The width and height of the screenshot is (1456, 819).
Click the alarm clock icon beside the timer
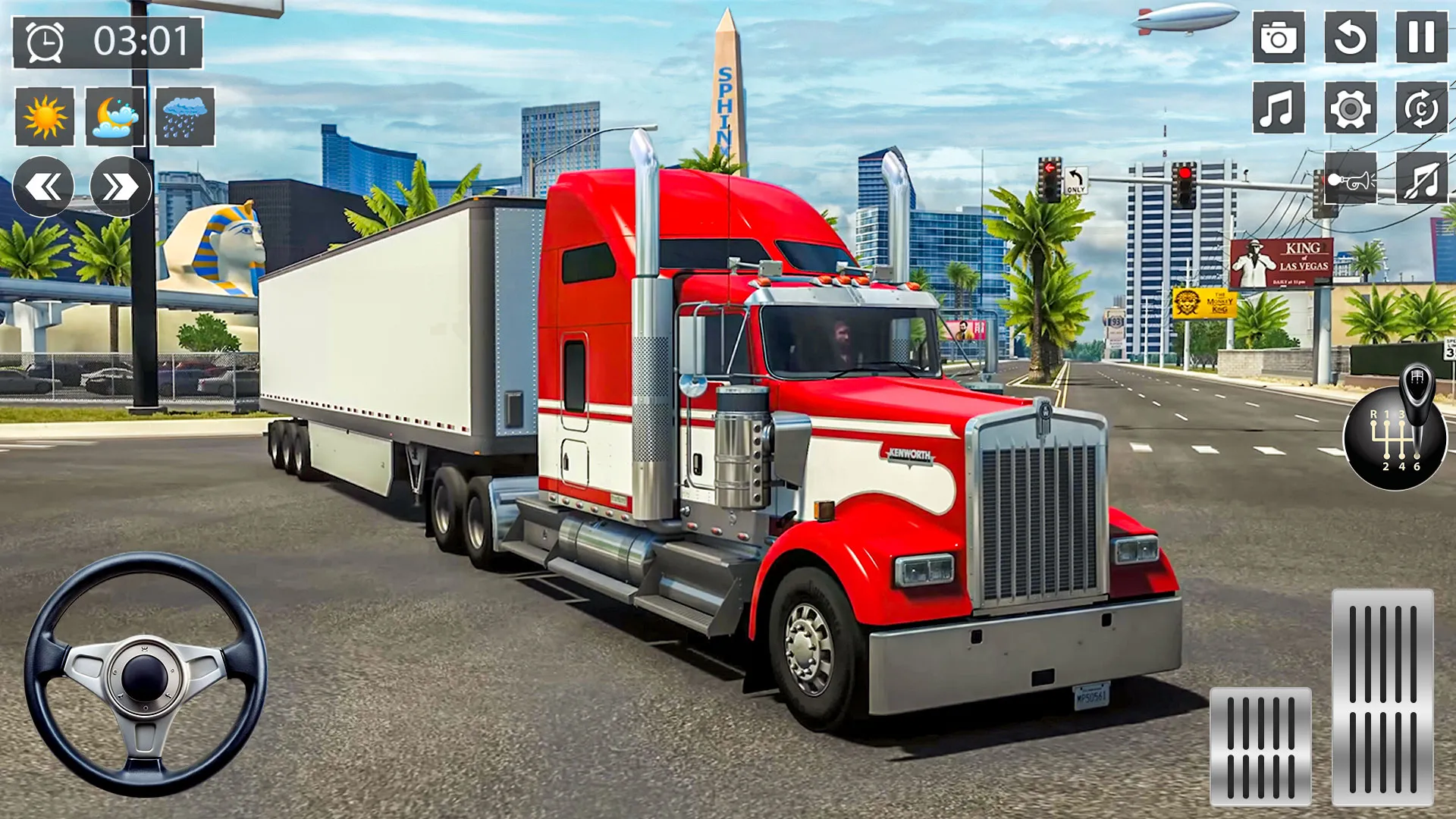pyautogui.click(x=43, y=42)
